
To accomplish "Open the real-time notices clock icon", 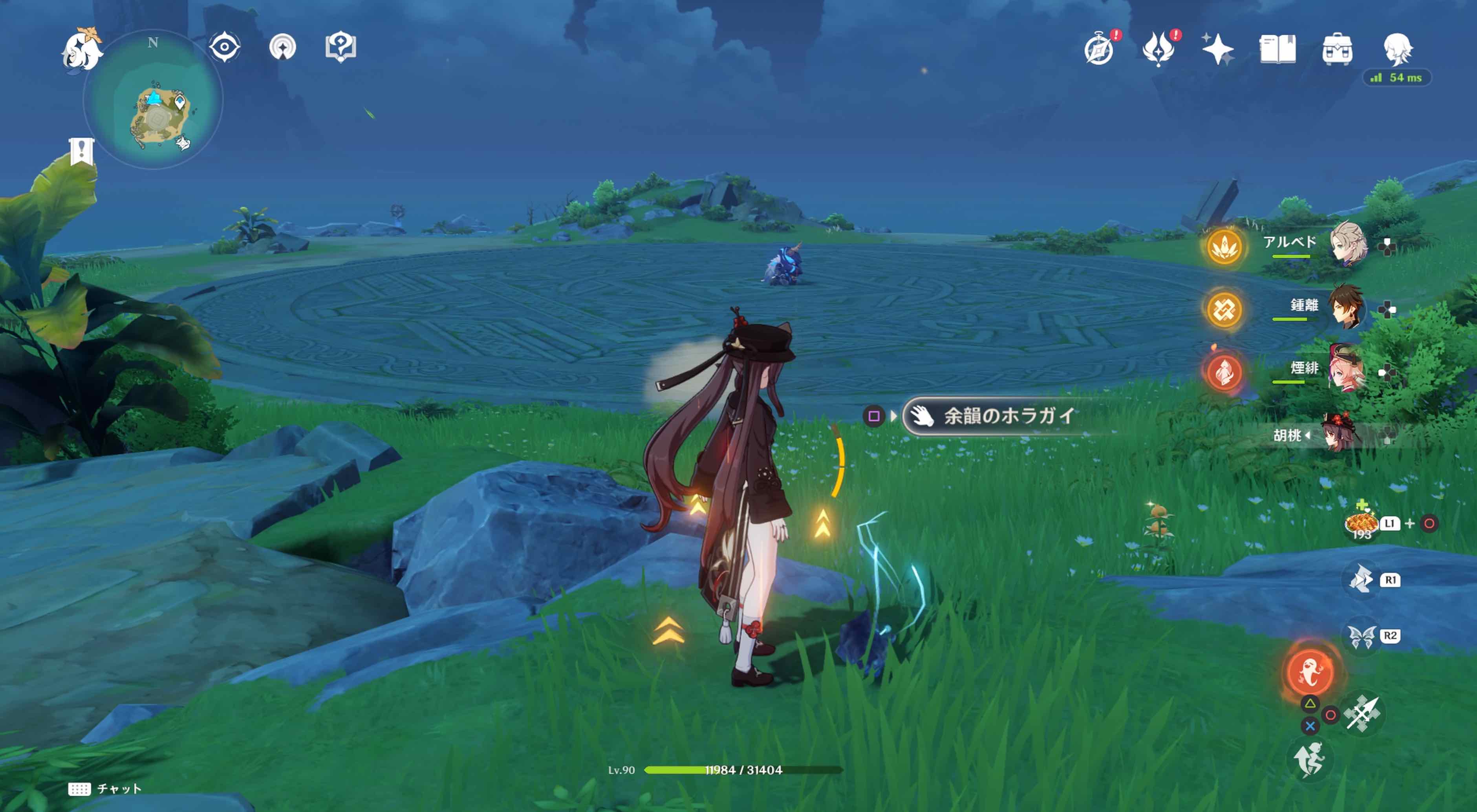I will pos(1100,51).
